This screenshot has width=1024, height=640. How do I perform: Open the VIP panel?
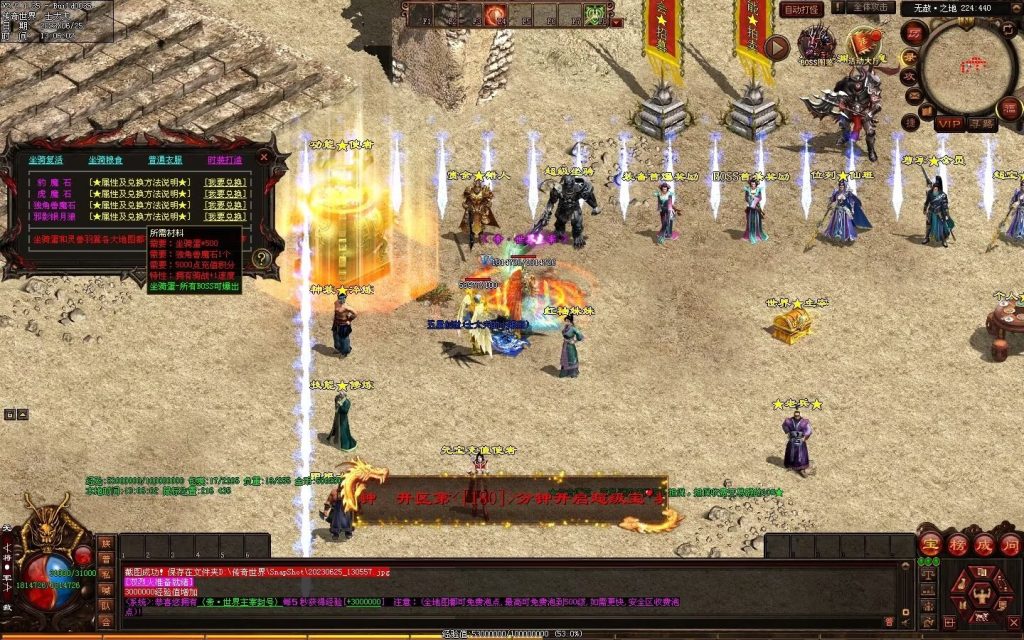(x=949, y=123)
